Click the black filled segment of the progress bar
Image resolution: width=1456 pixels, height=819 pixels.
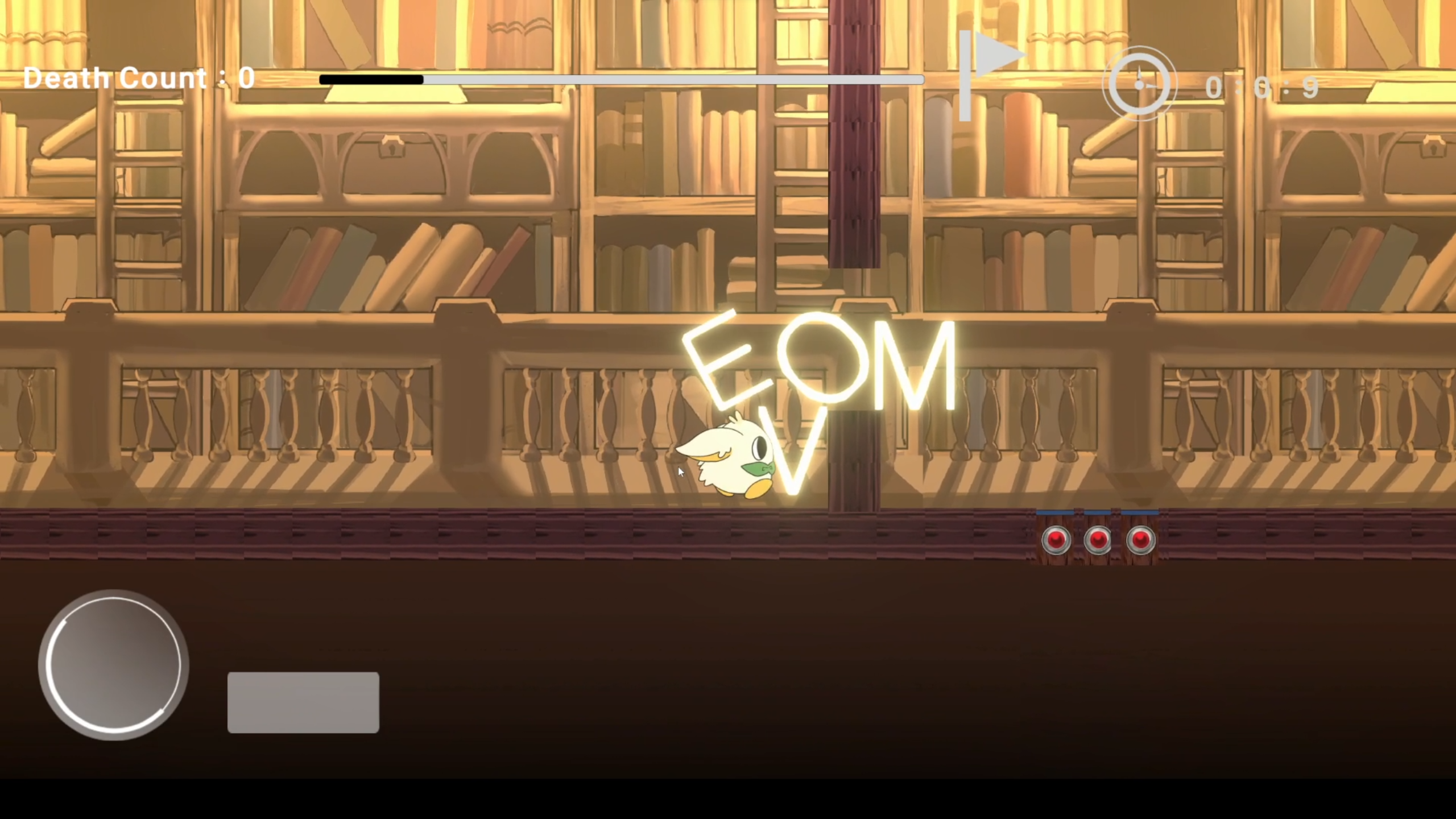(x=370, y=80)
